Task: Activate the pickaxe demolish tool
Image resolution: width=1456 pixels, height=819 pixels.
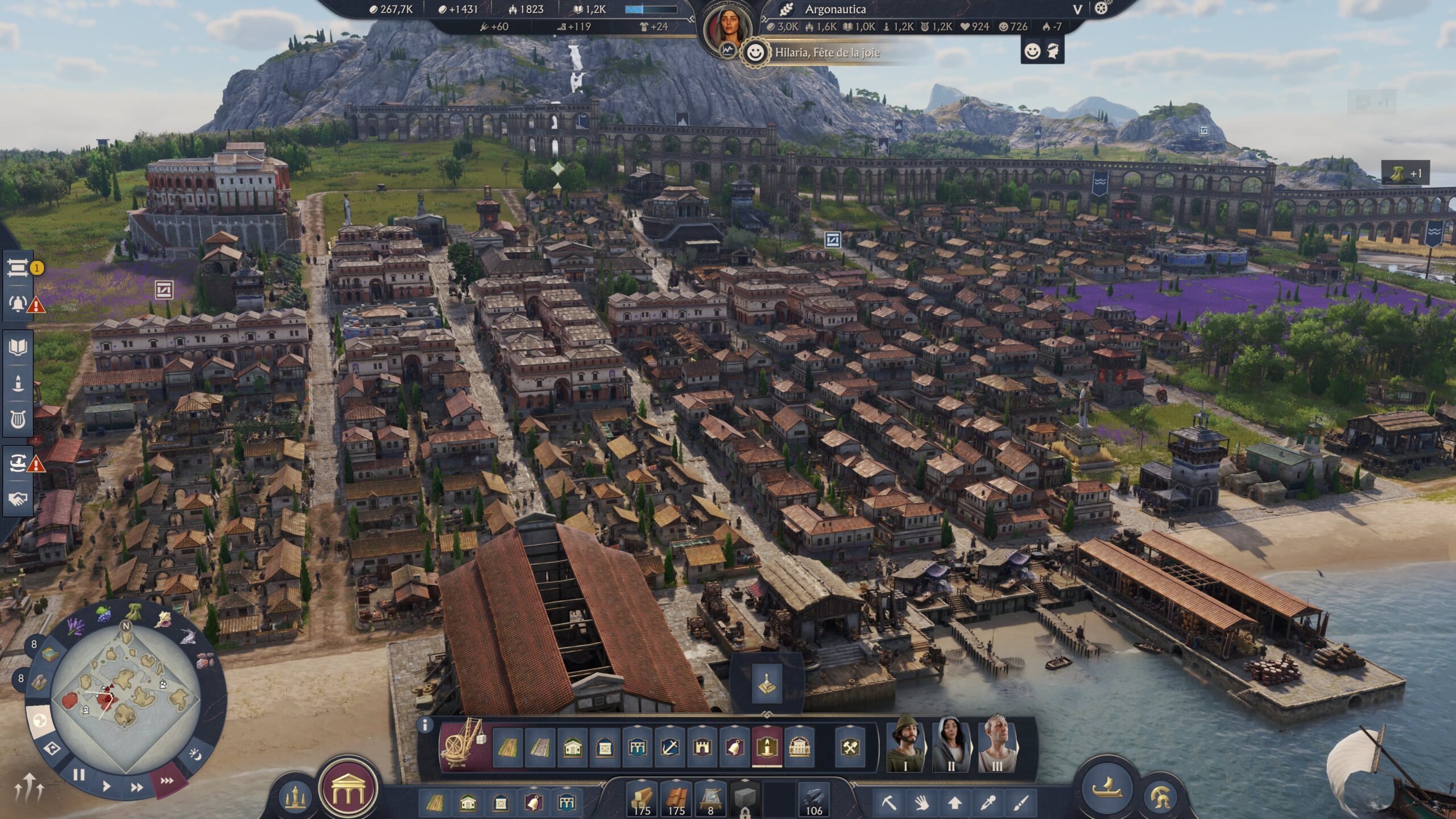Action: [x=888, y=803]
